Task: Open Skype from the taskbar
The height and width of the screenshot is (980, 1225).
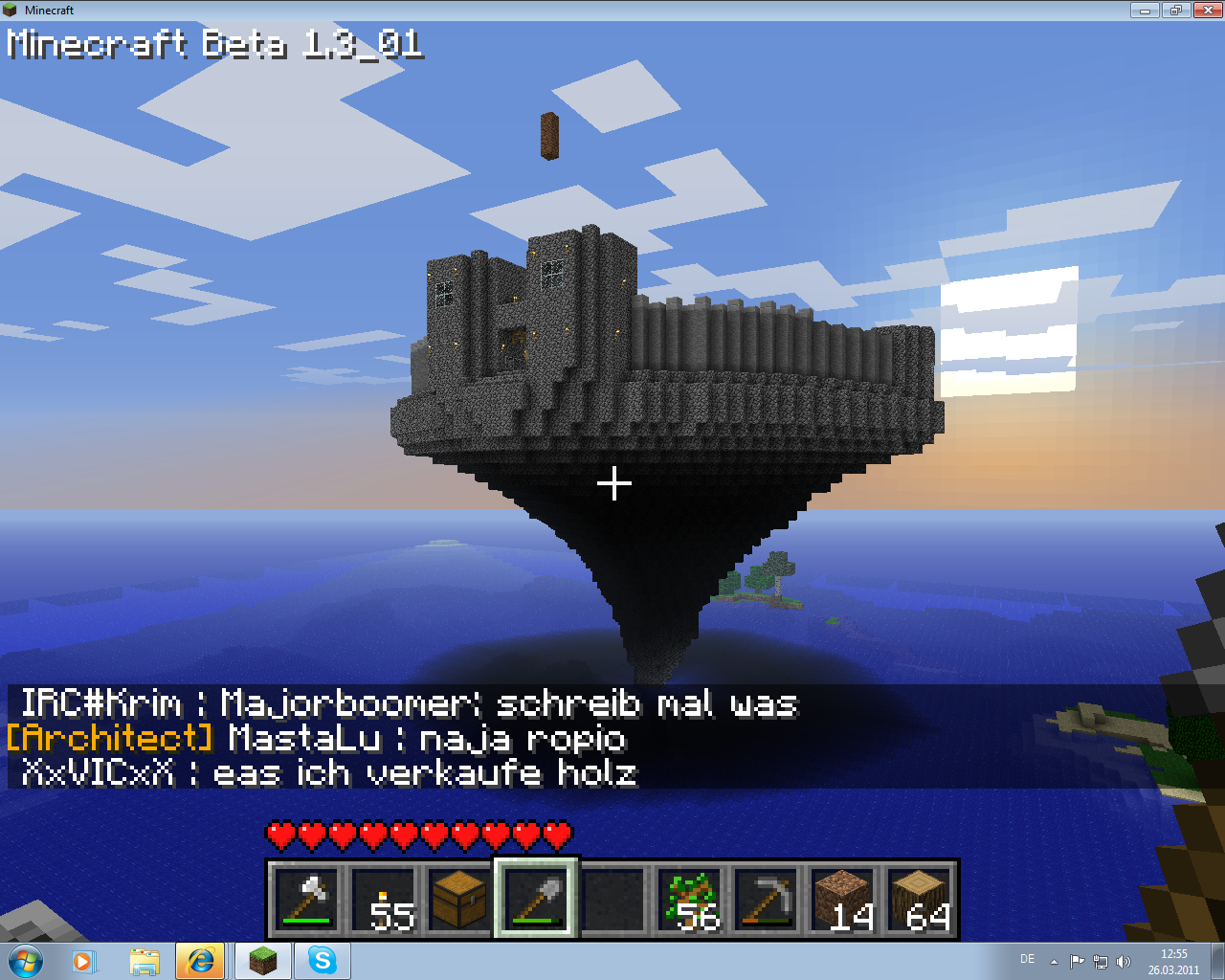Action: pos(323,960)
